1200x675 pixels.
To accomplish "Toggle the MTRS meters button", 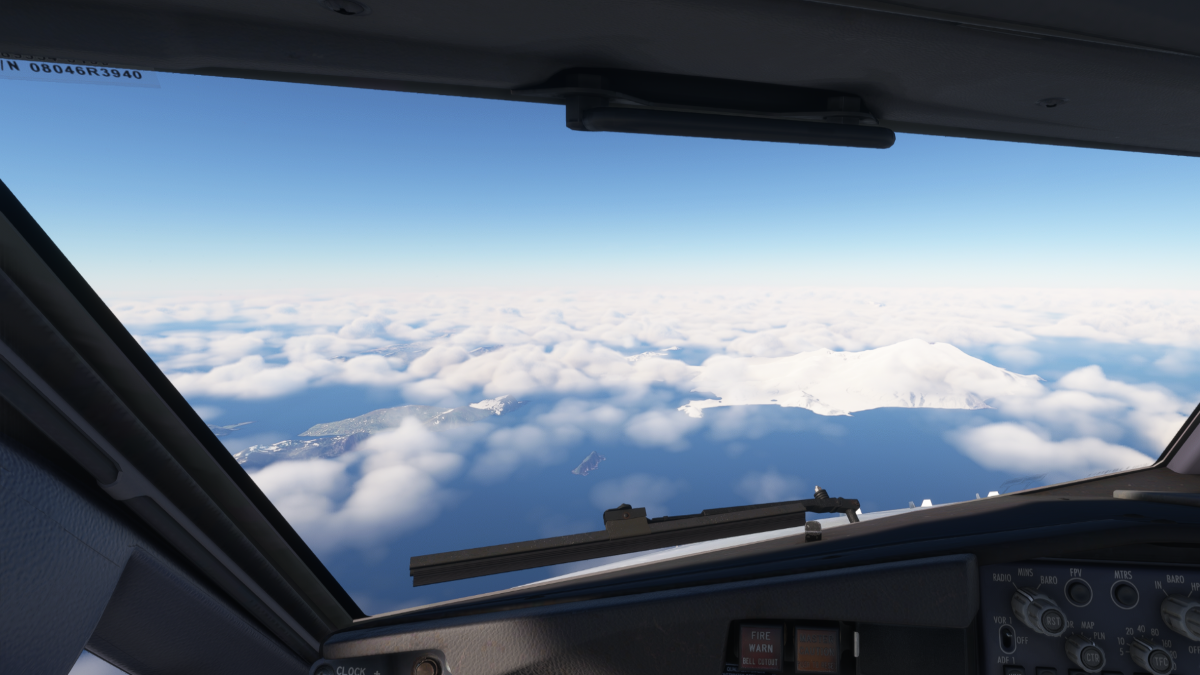I will pyautogui.click(x=1124, y=594).
